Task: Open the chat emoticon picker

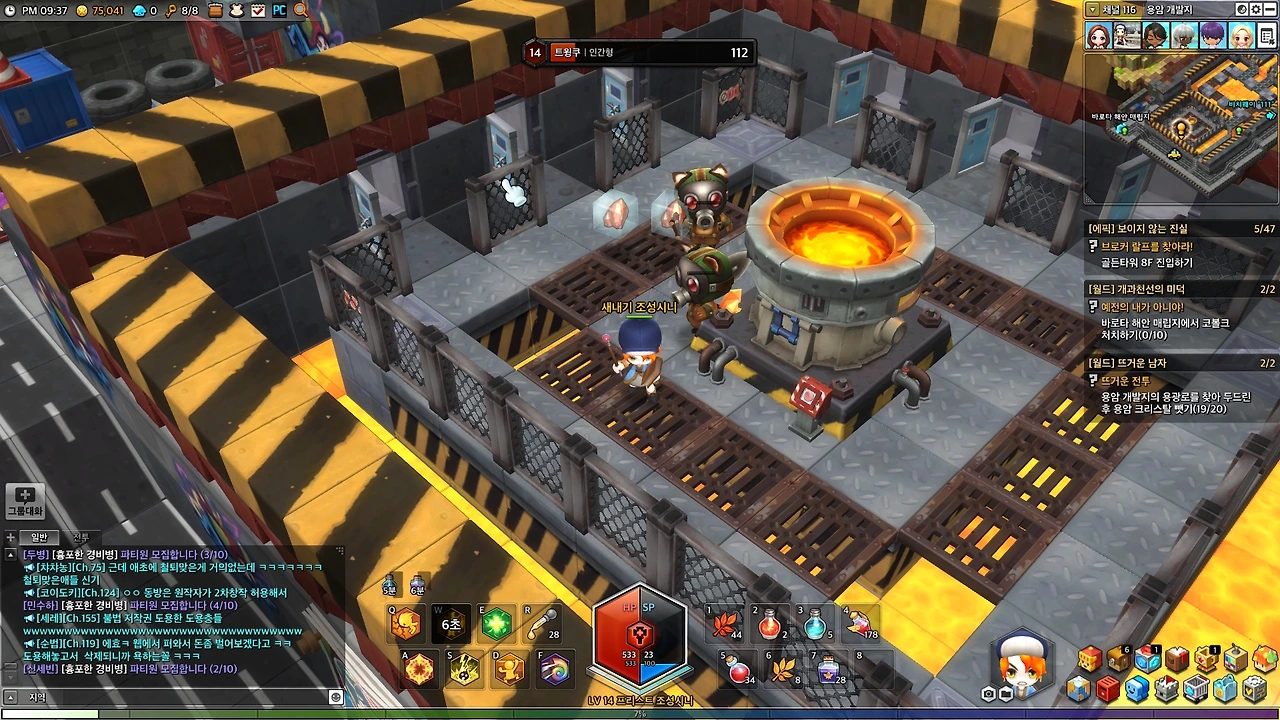Action: (336, 697)
